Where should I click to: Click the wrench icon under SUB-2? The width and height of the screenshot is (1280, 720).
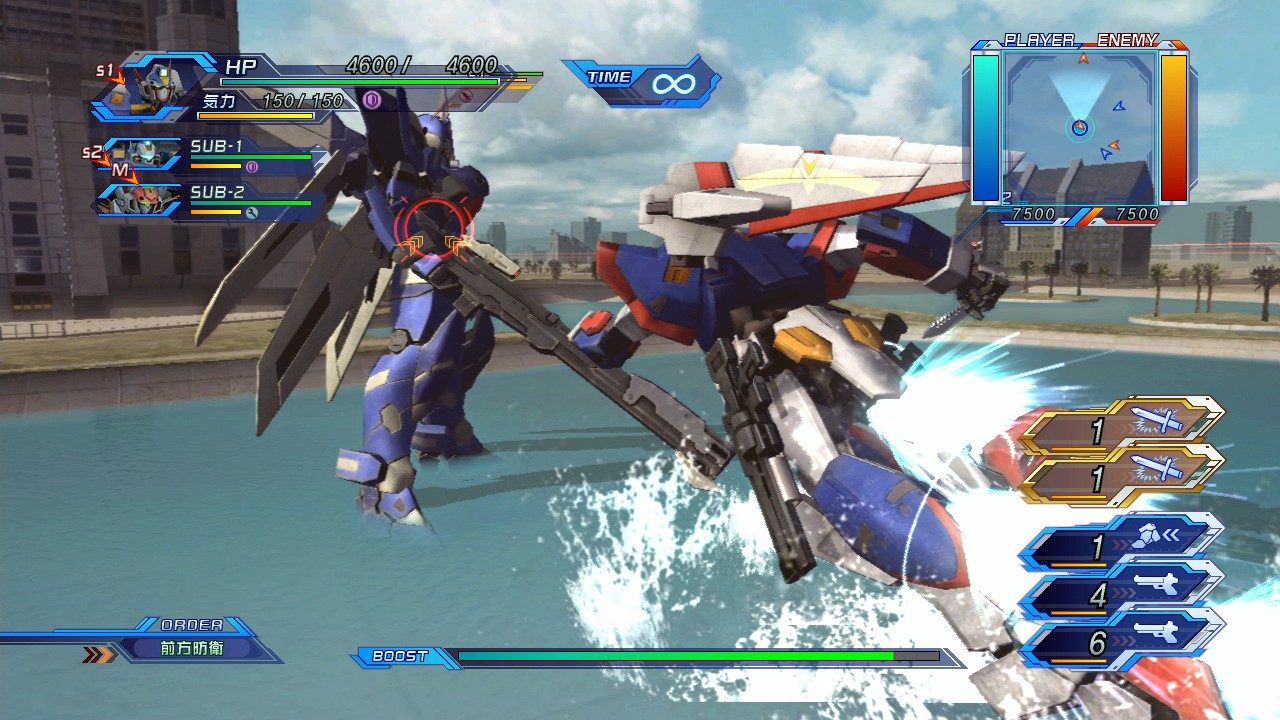[252, 212]
